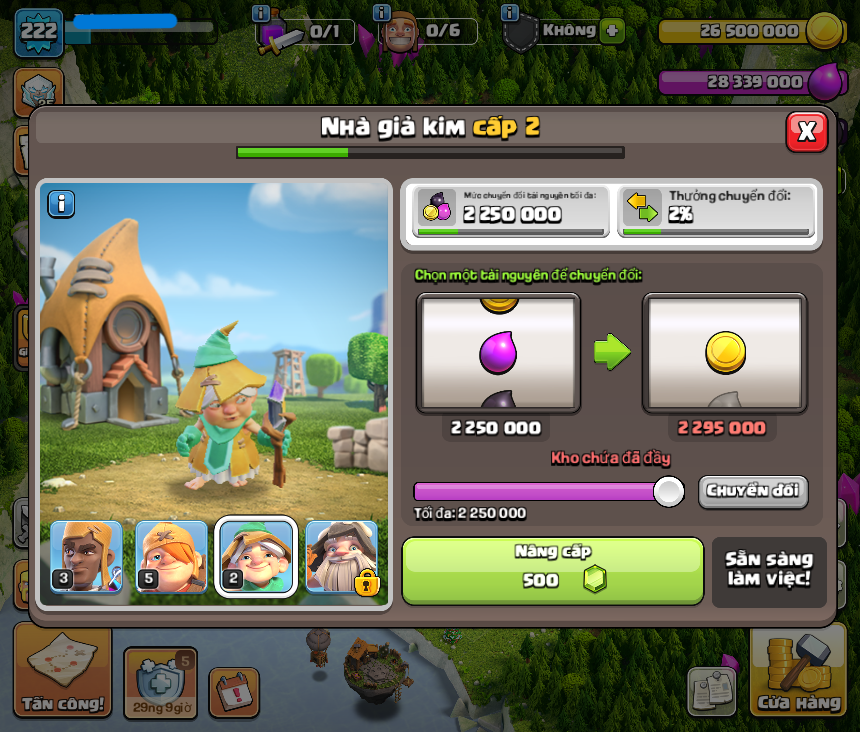
Task: Open the alchemist info button
Action: point(62,204)
